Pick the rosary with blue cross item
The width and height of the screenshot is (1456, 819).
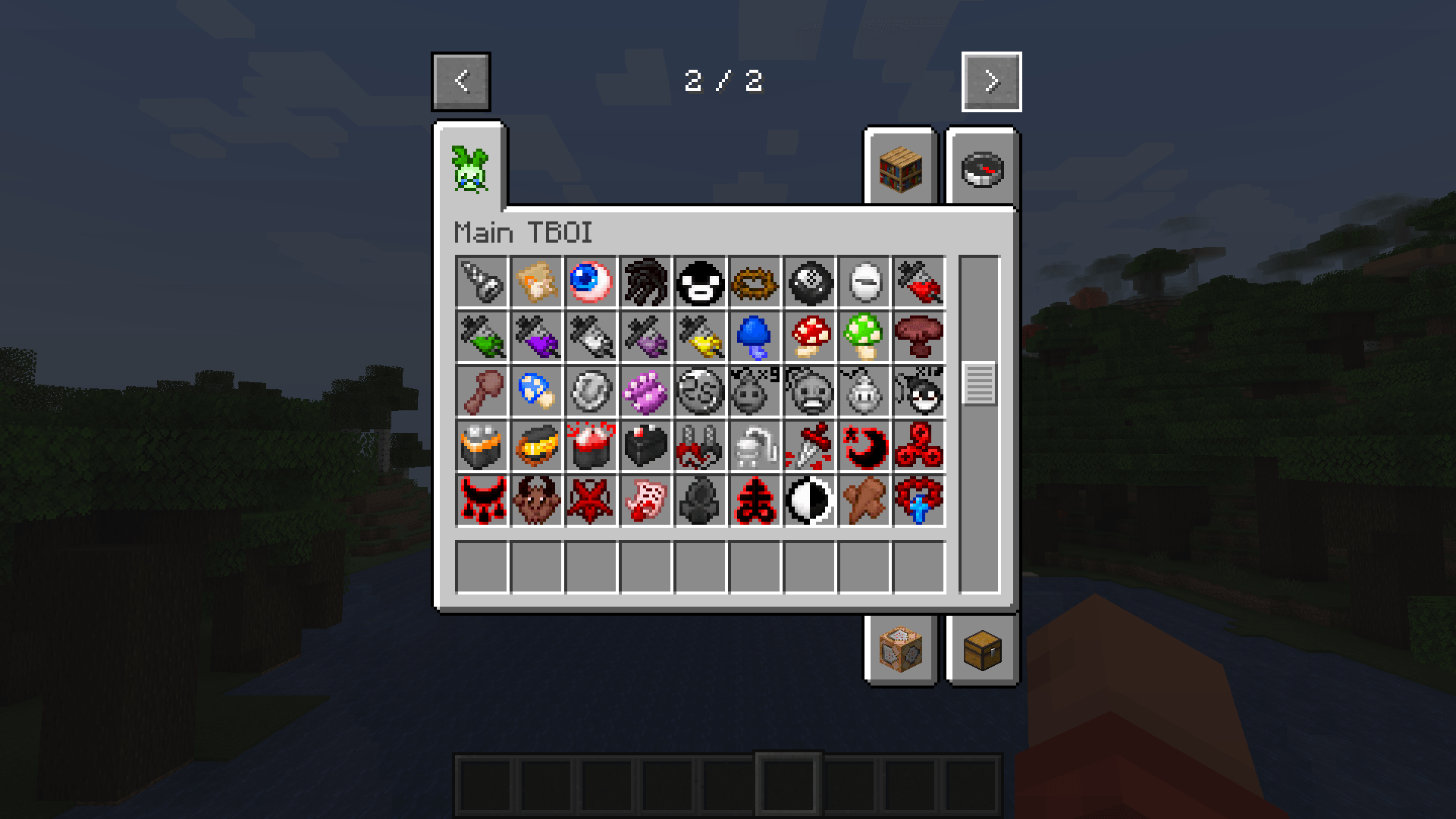click(x=918, y=500)
